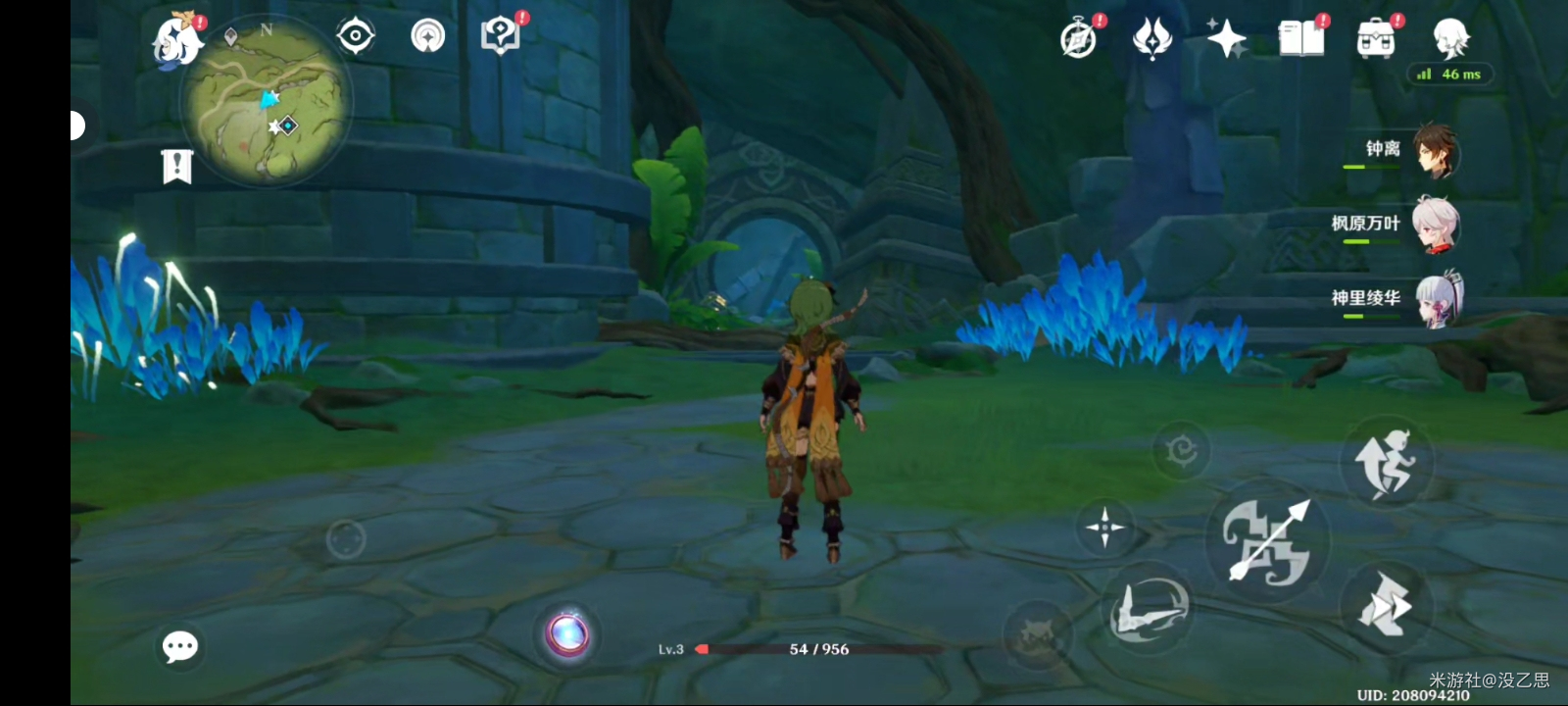
Task: Toggle the aiming mode crosshair button
Action: 1104,527
